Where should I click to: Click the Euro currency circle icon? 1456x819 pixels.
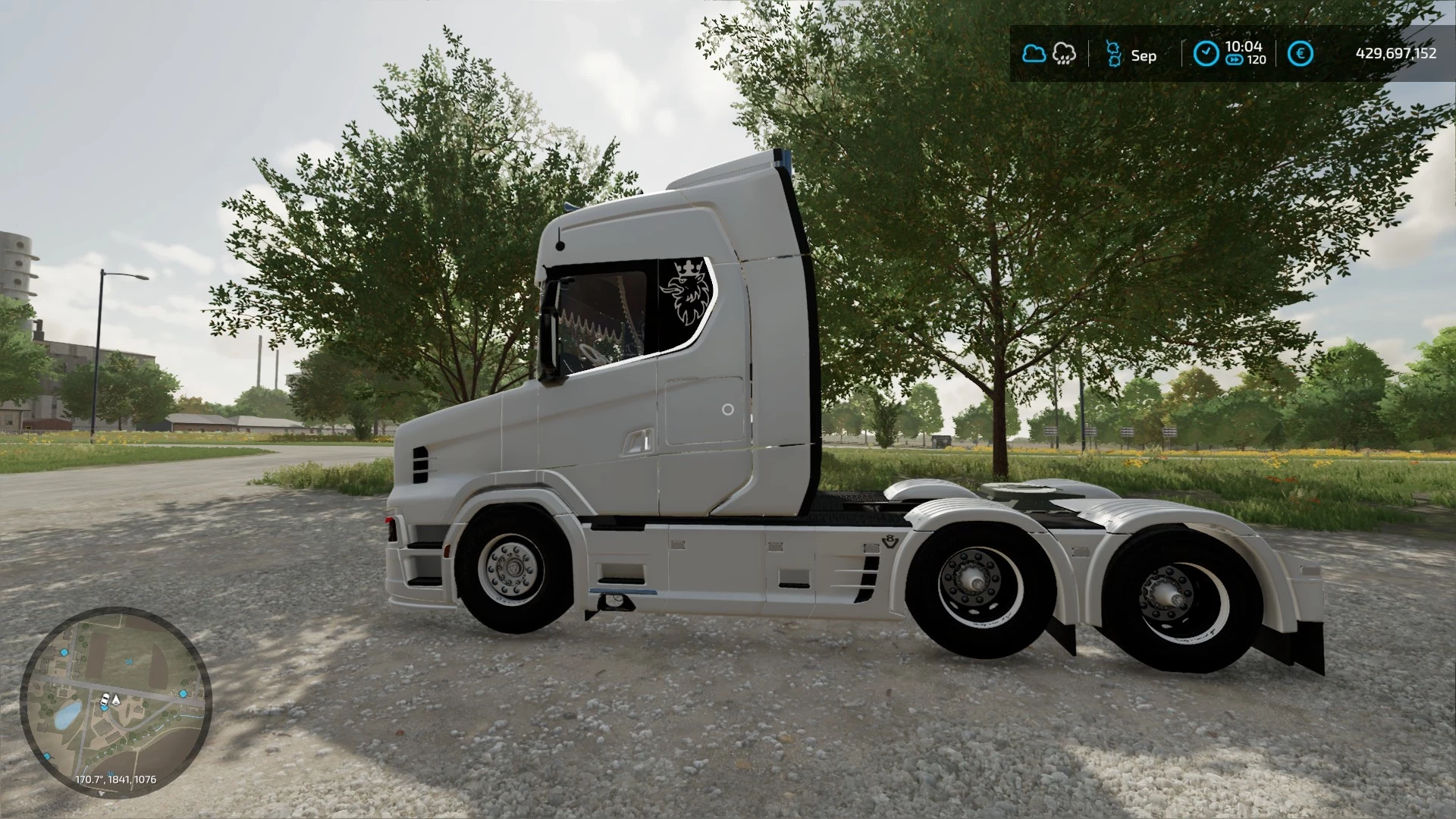(x=1300, y=52)
